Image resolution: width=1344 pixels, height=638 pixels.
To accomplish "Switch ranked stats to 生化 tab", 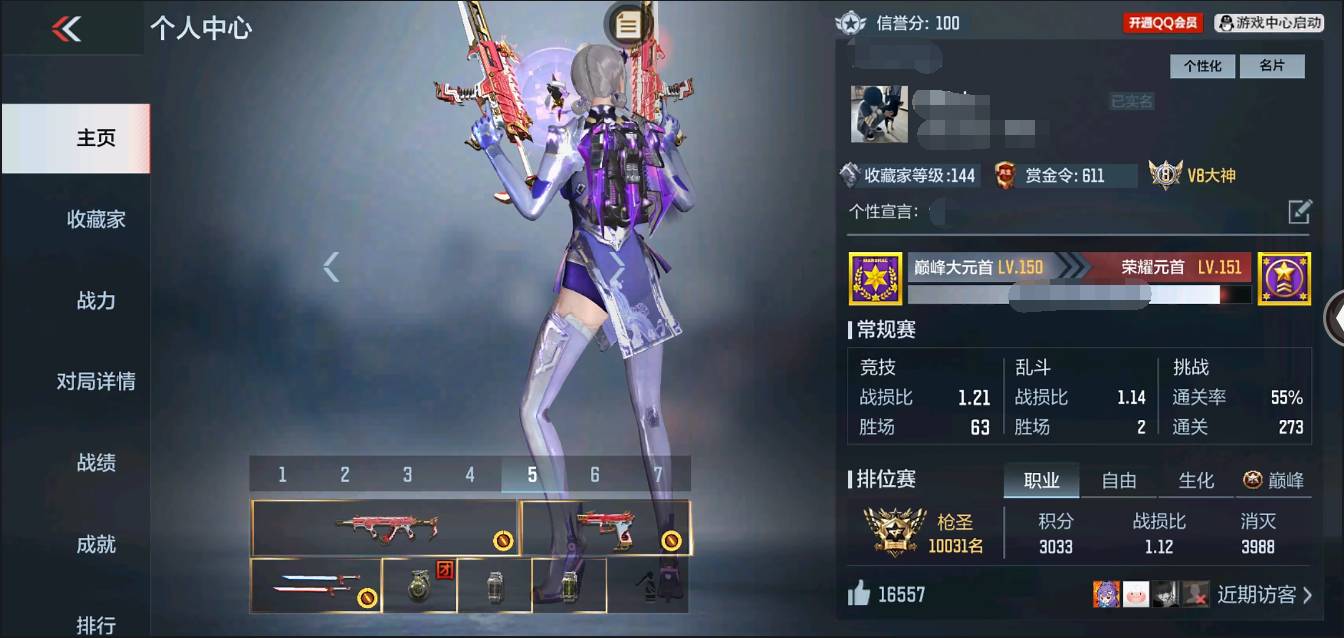I will point(1195,481).
